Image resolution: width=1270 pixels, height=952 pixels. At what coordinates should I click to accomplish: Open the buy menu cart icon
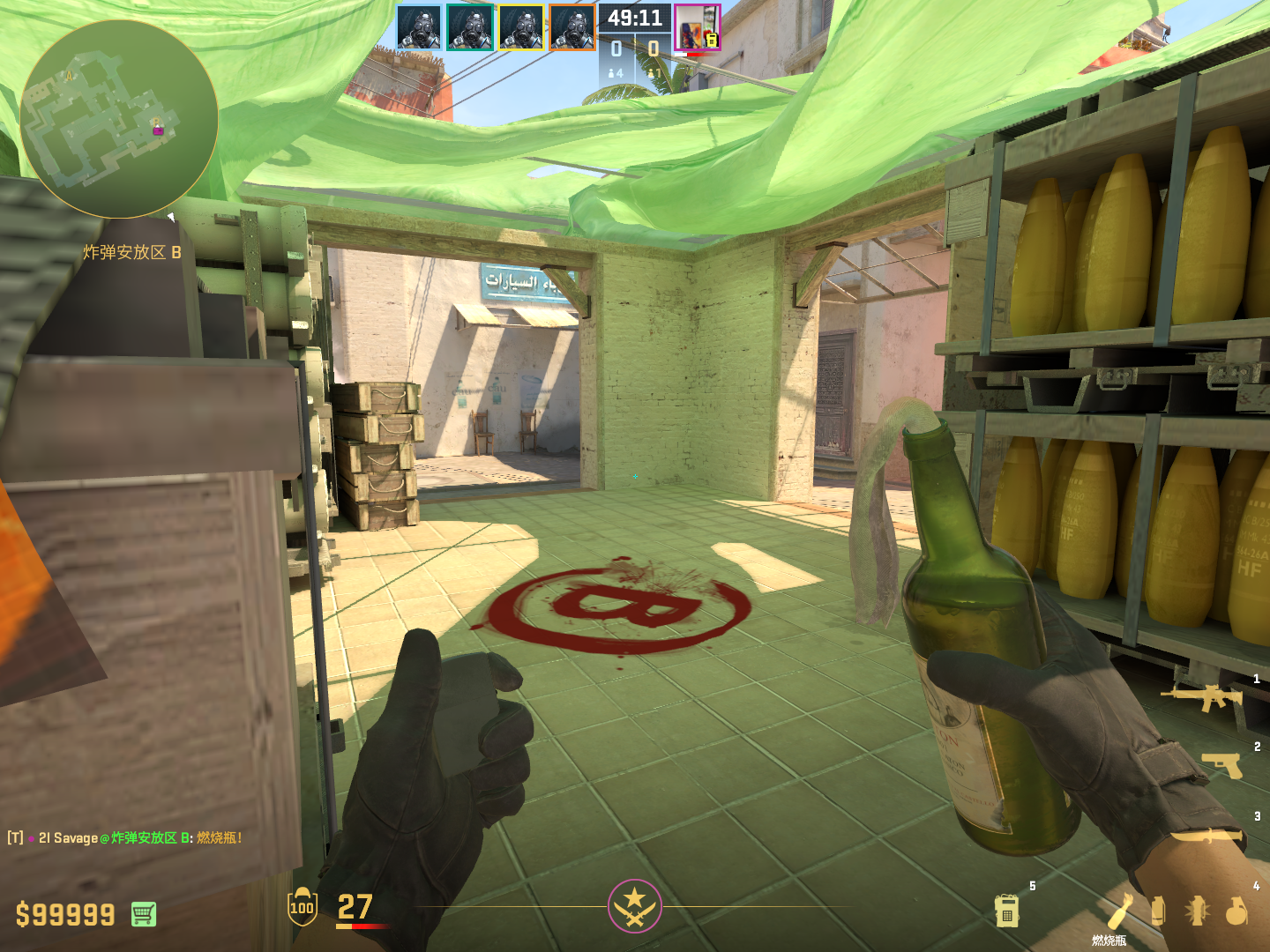click(x=144, y=914)
